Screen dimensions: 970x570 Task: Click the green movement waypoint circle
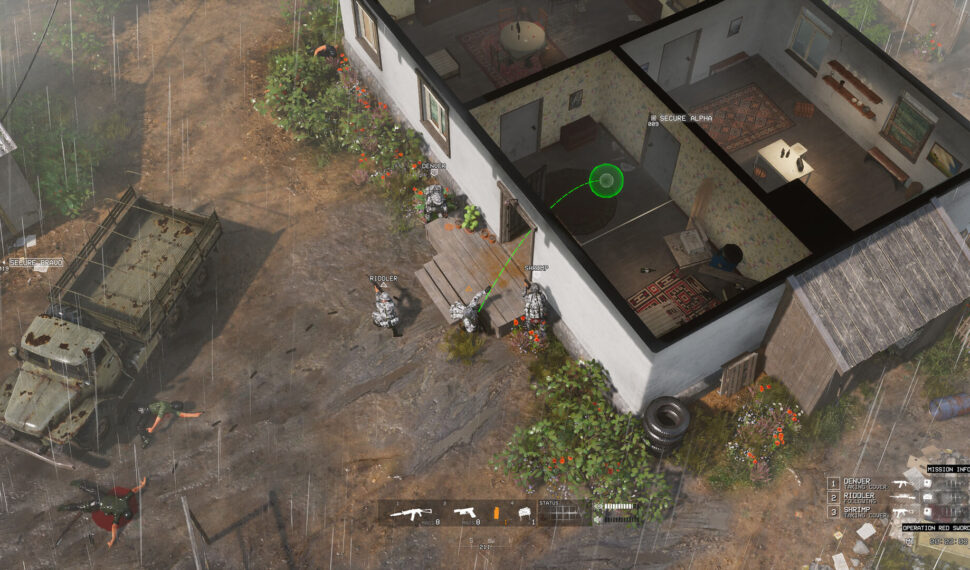605,181
